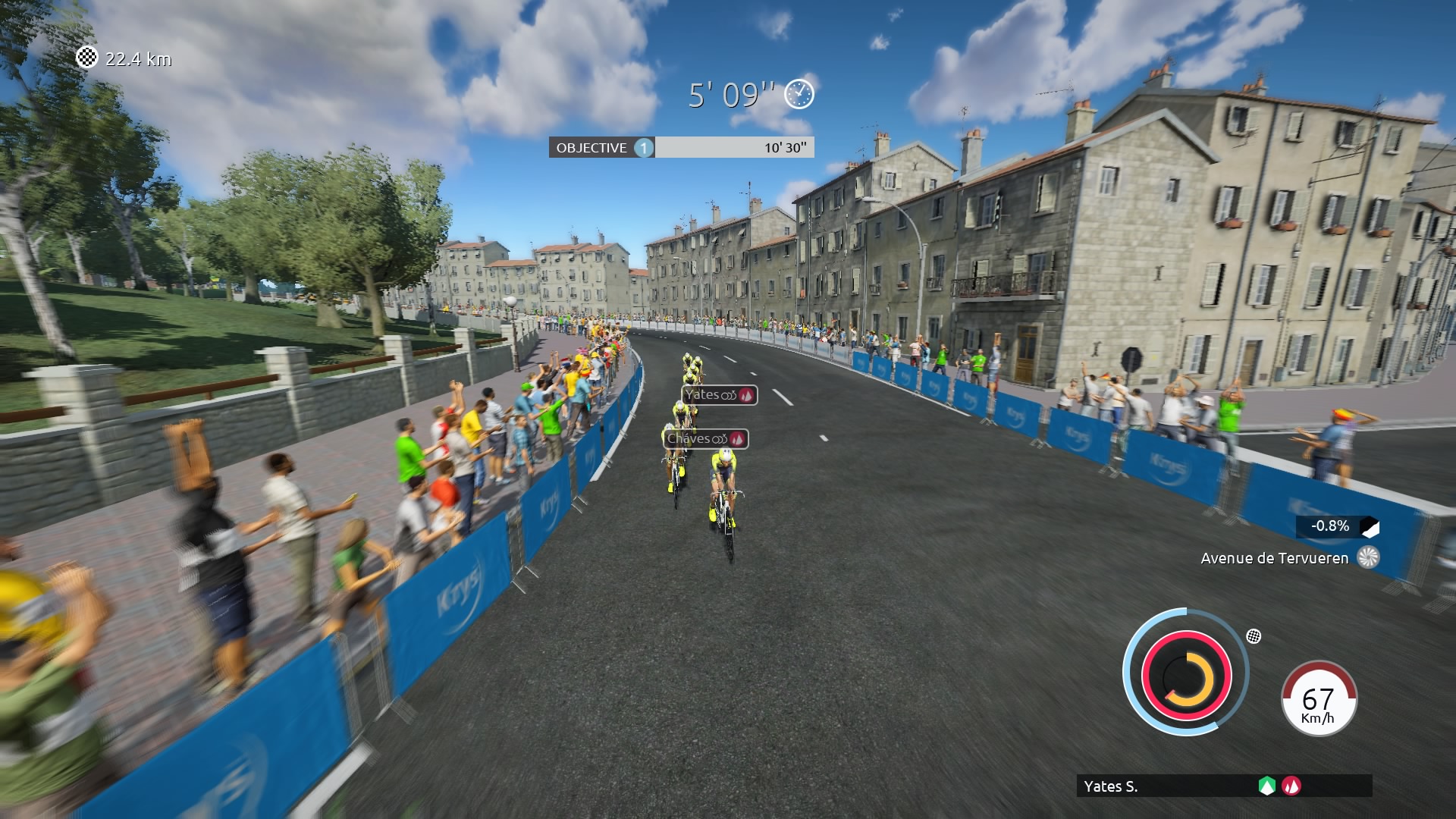
Task: Click the checkered finish flag icon
Action: (x=87, y=58)
